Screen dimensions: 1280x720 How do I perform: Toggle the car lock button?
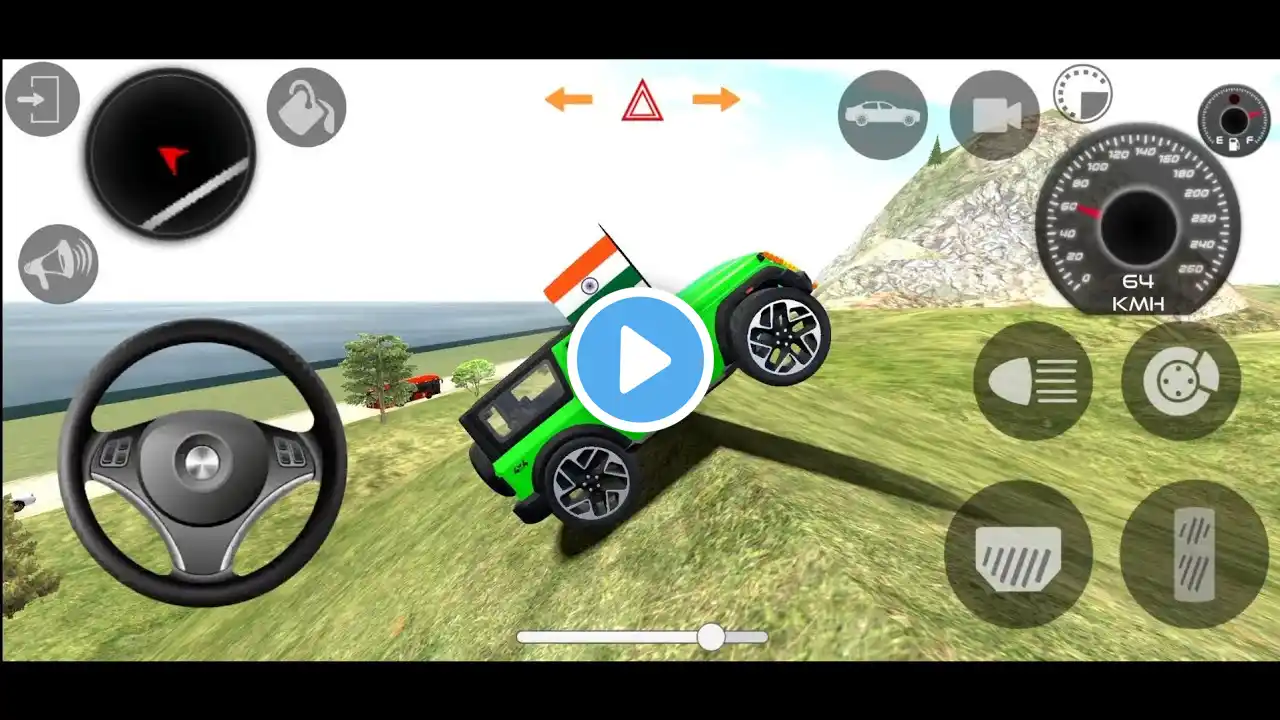(x=306, y=107)
